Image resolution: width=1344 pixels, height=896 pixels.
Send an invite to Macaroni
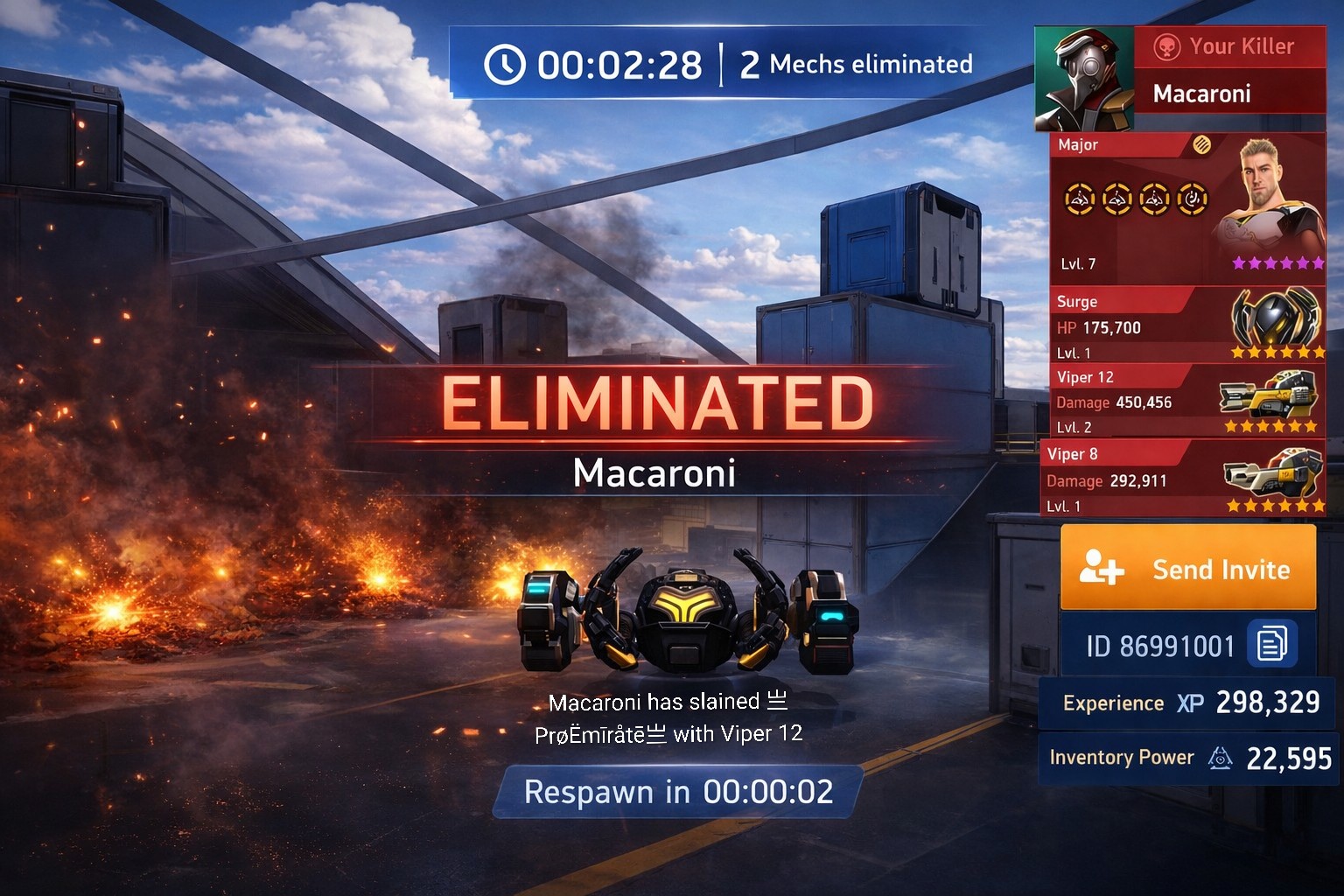coord(1188,569)
